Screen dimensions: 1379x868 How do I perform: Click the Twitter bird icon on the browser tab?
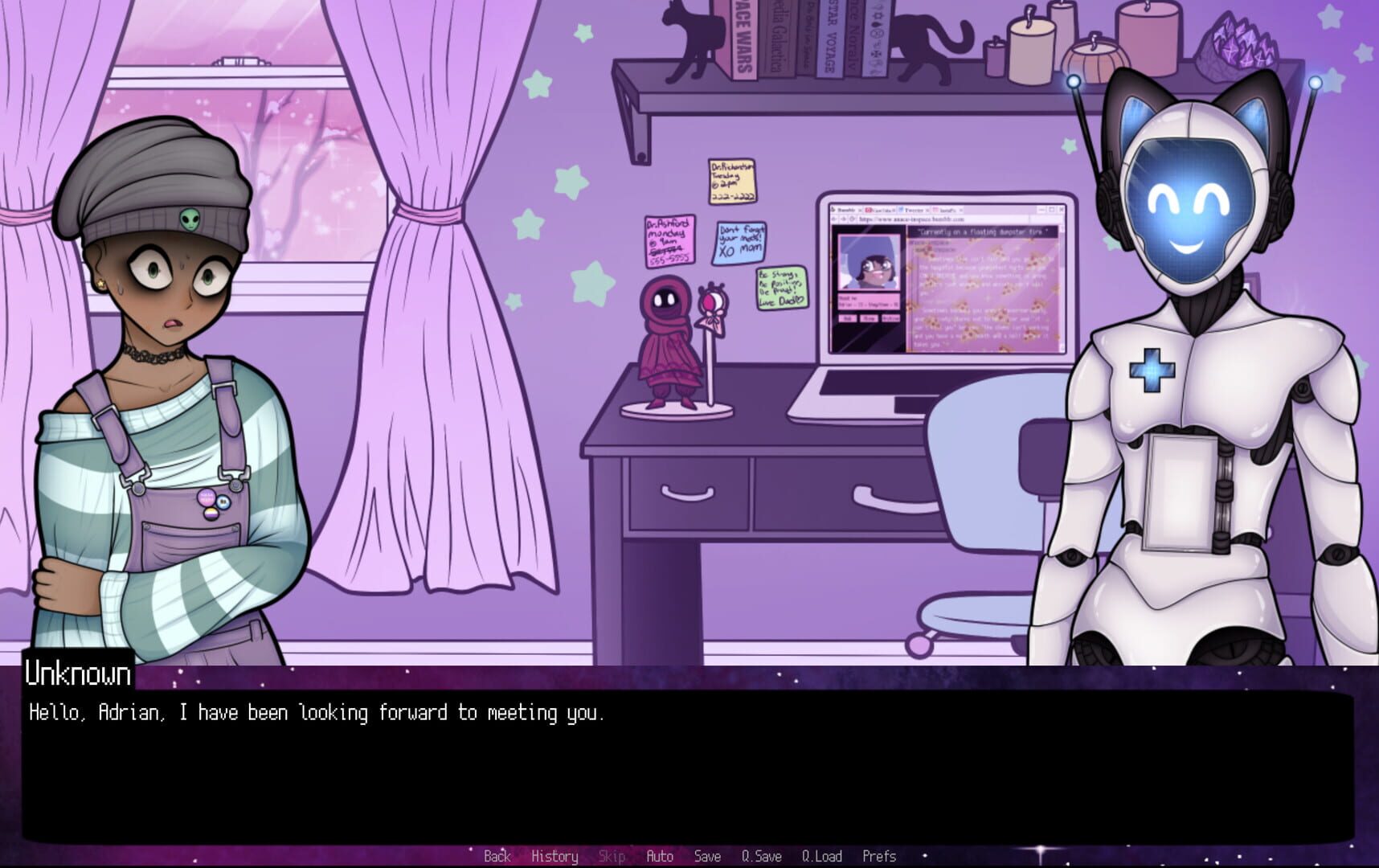(x=901, y=209)
